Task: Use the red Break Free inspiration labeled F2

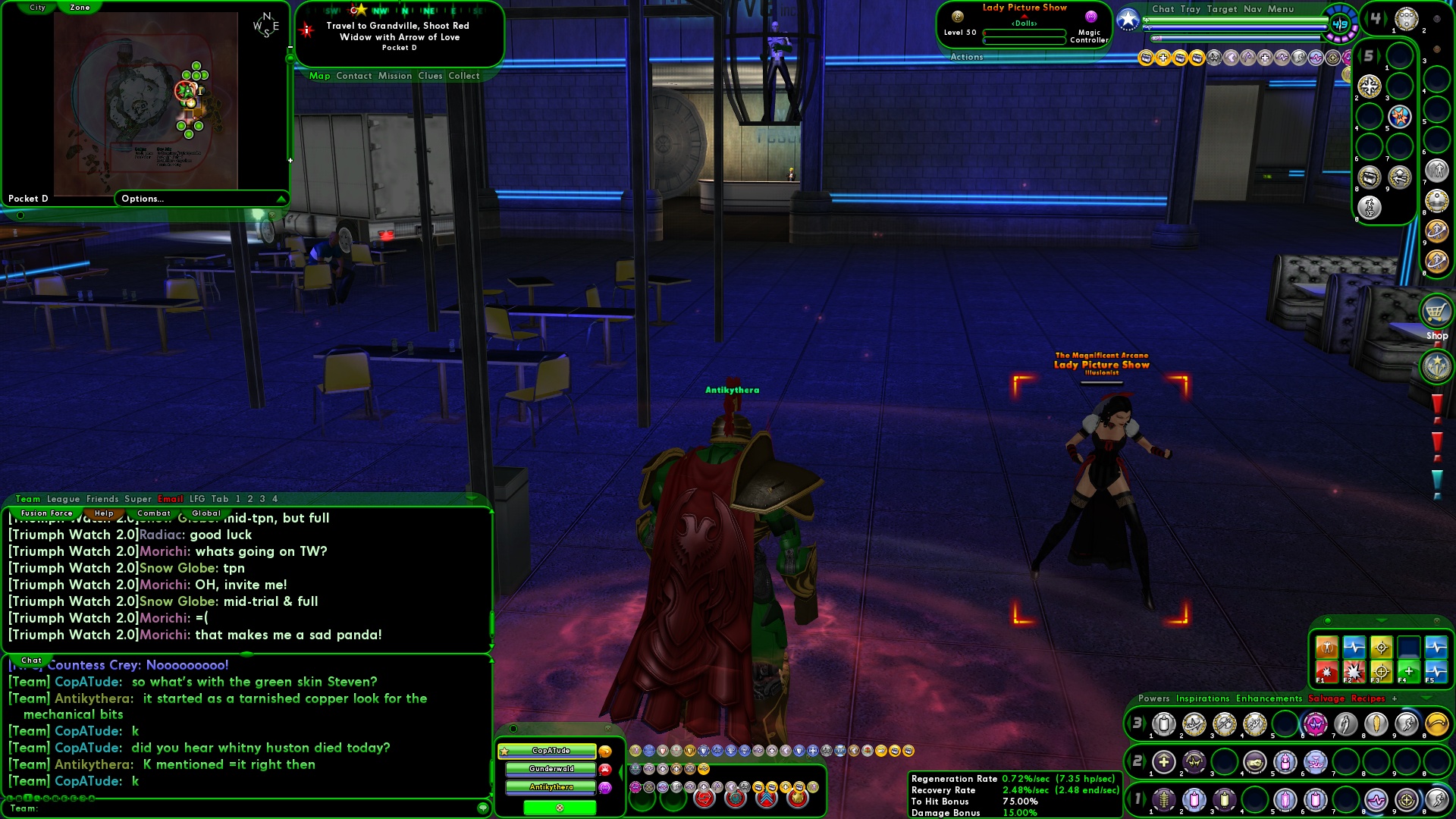Action: (1352, 672)
